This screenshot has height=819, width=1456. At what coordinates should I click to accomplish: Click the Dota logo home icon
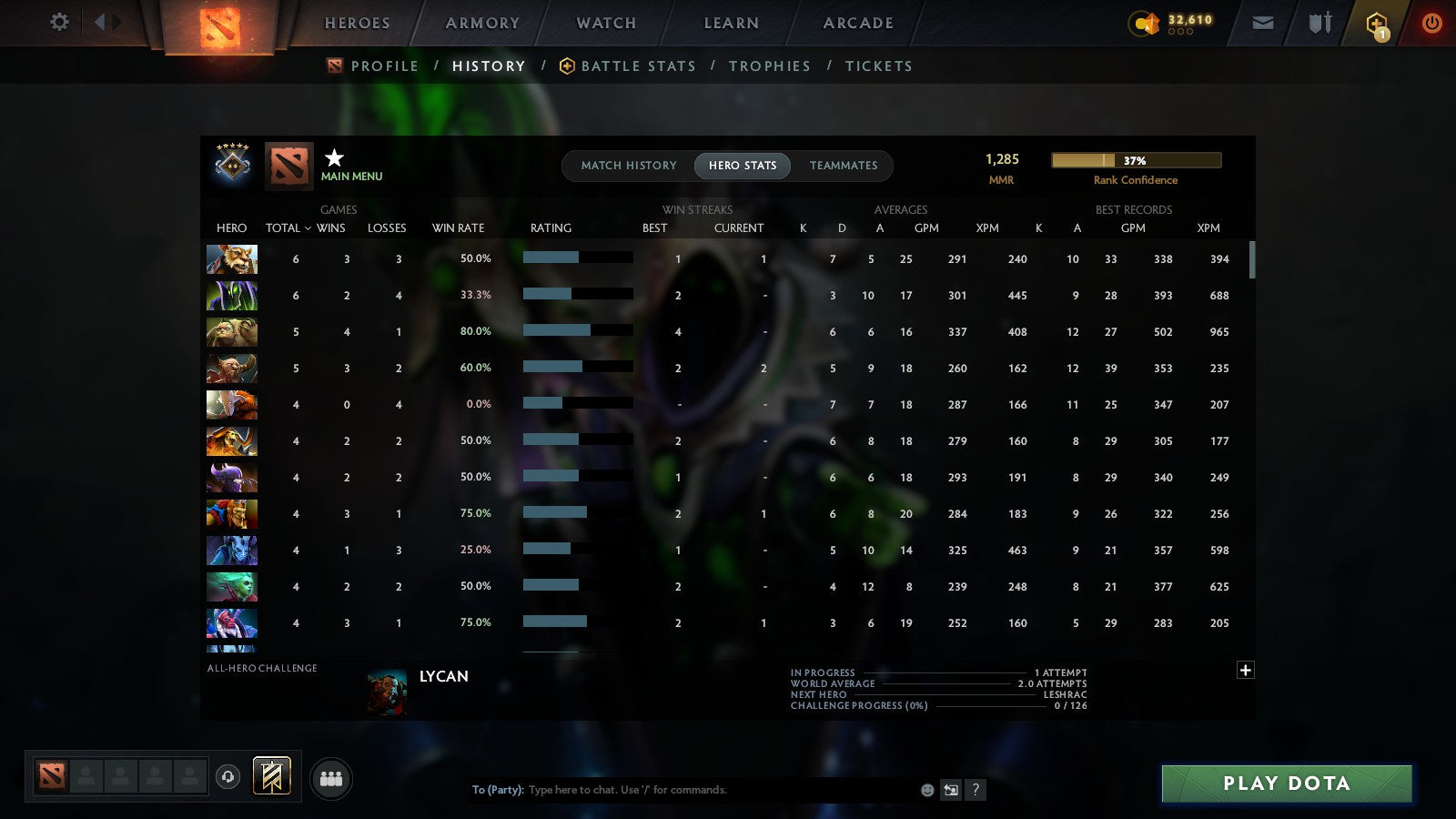coord(218,25)
